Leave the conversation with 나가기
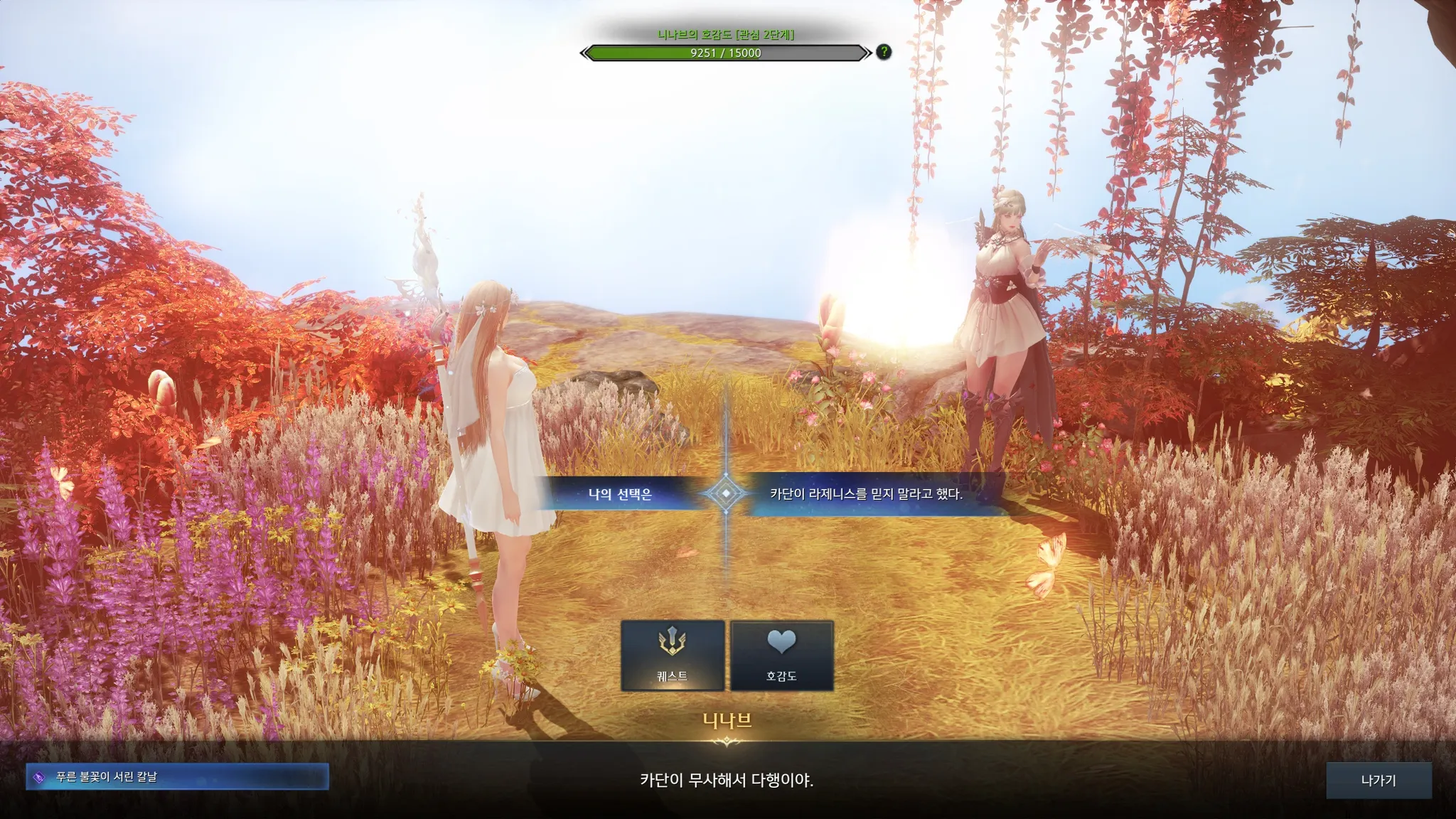Viewport: 1456px width, 819px height. tap(1378, 780)
